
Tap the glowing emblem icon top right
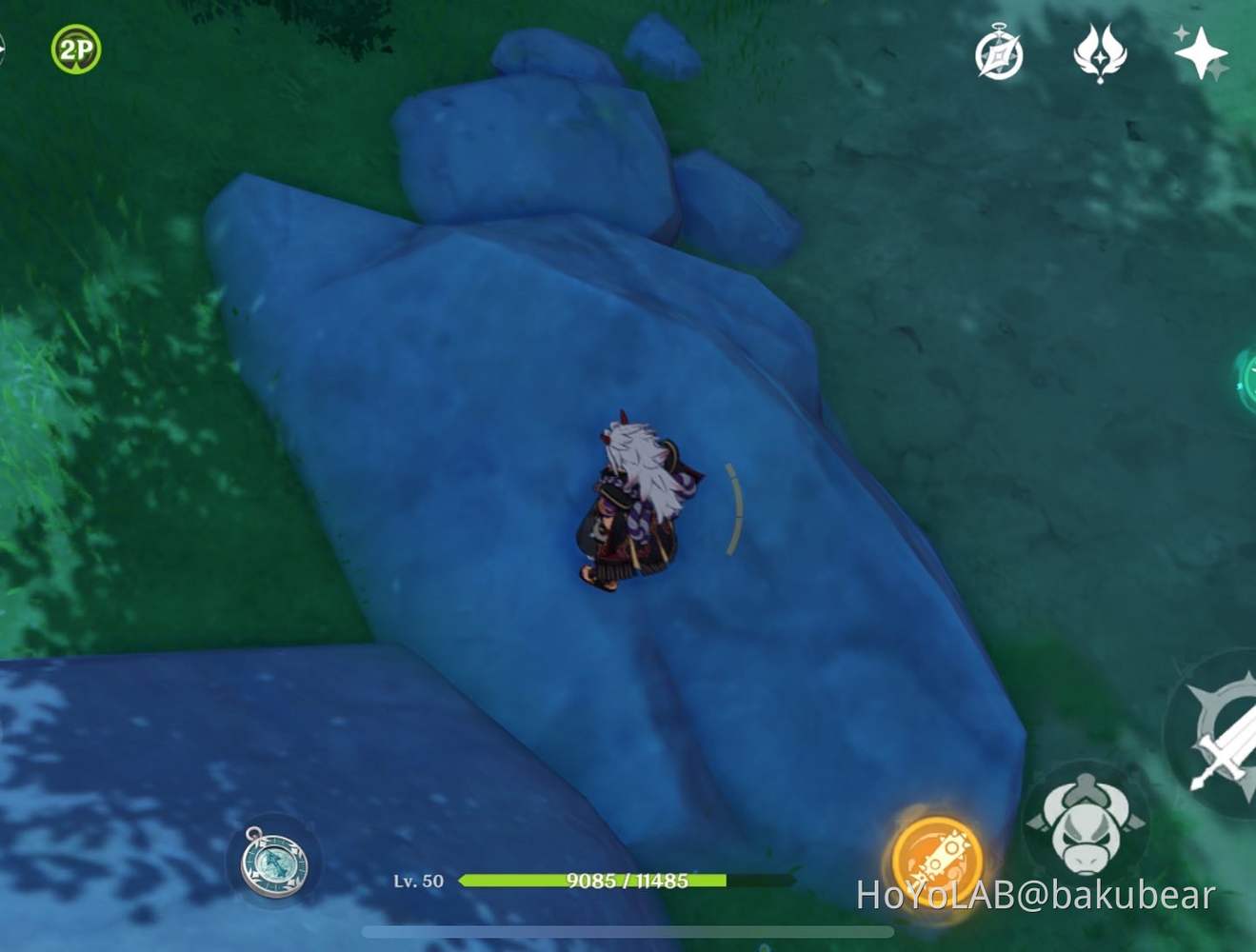click(1099, 55)
